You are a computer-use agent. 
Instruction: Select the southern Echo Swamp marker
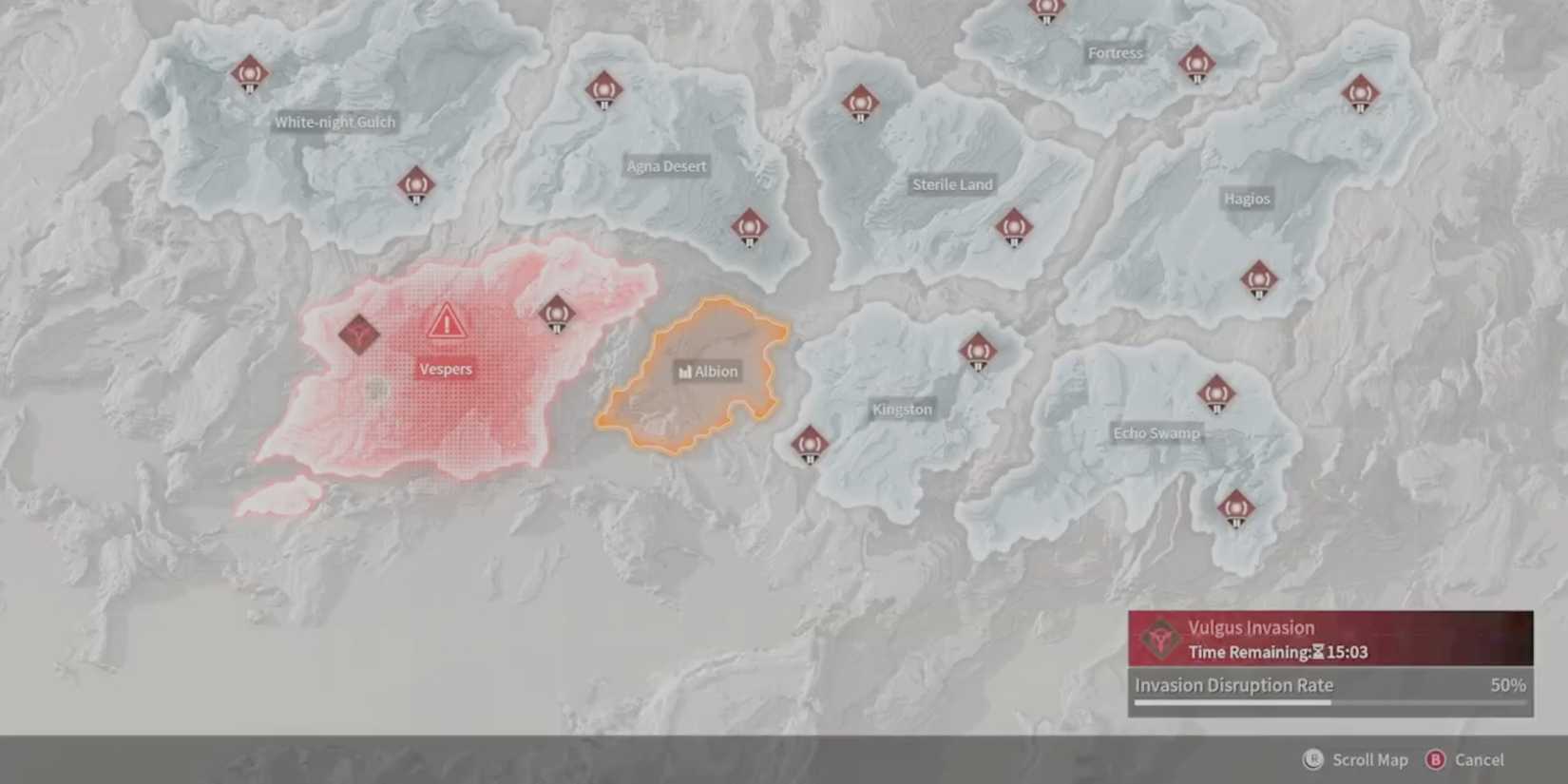pos(1235,507)
